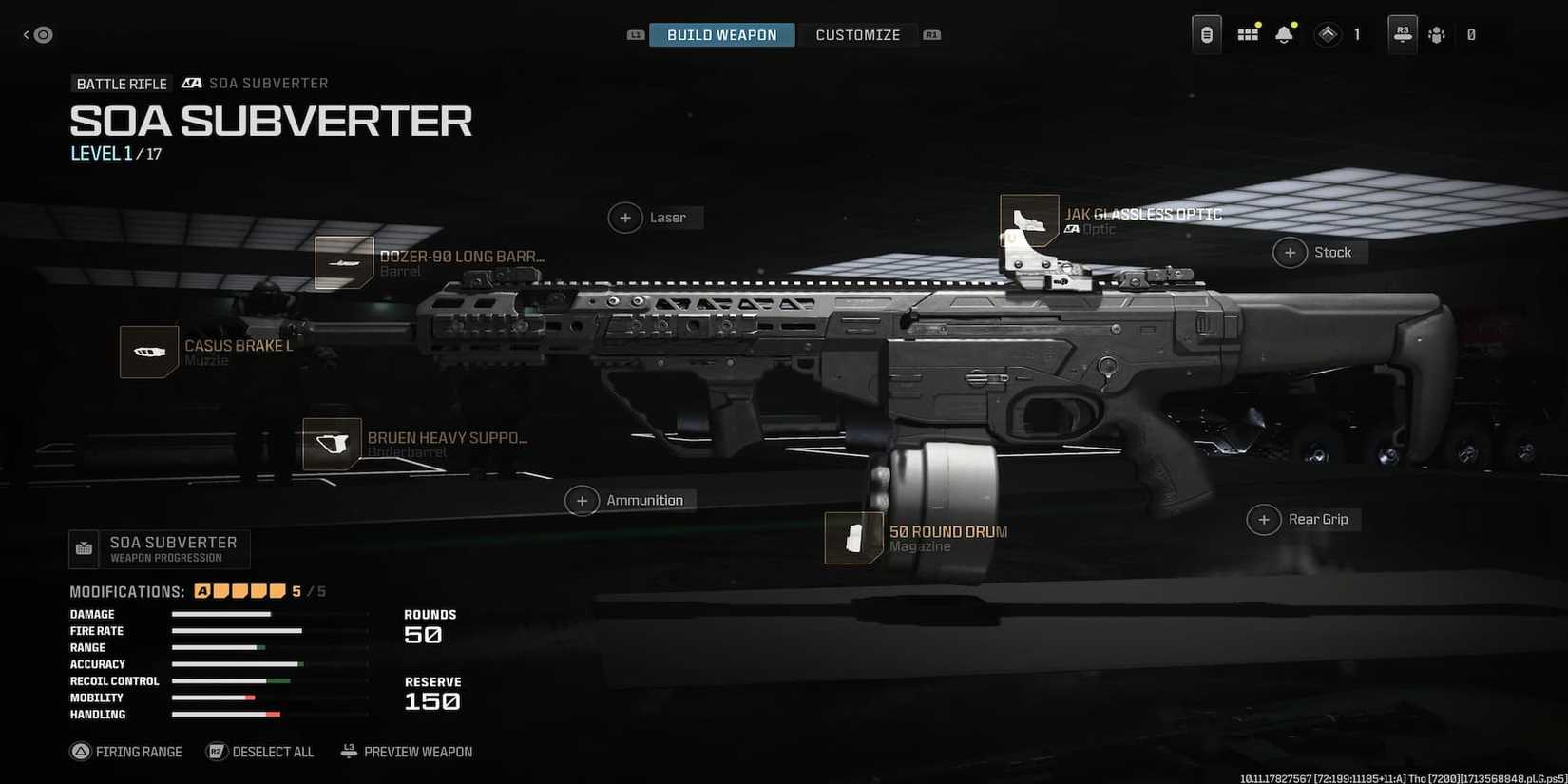1568x784 pixels.
Task: Click the Bruen Heavy Support underbarrel icon
Action: point(331,445)
